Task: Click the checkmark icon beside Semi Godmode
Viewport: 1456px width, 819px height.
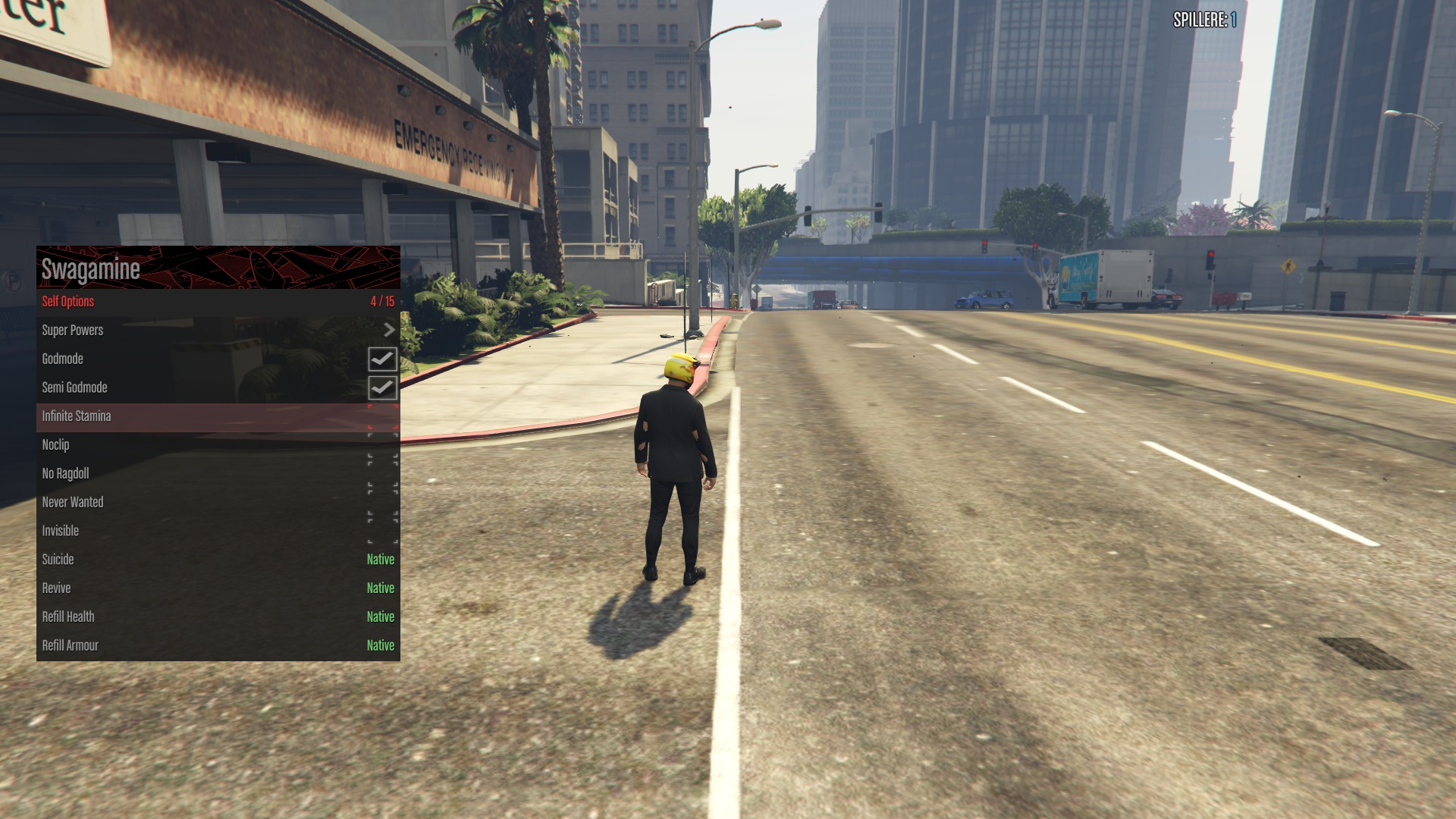Action: [x=384, y=388]
